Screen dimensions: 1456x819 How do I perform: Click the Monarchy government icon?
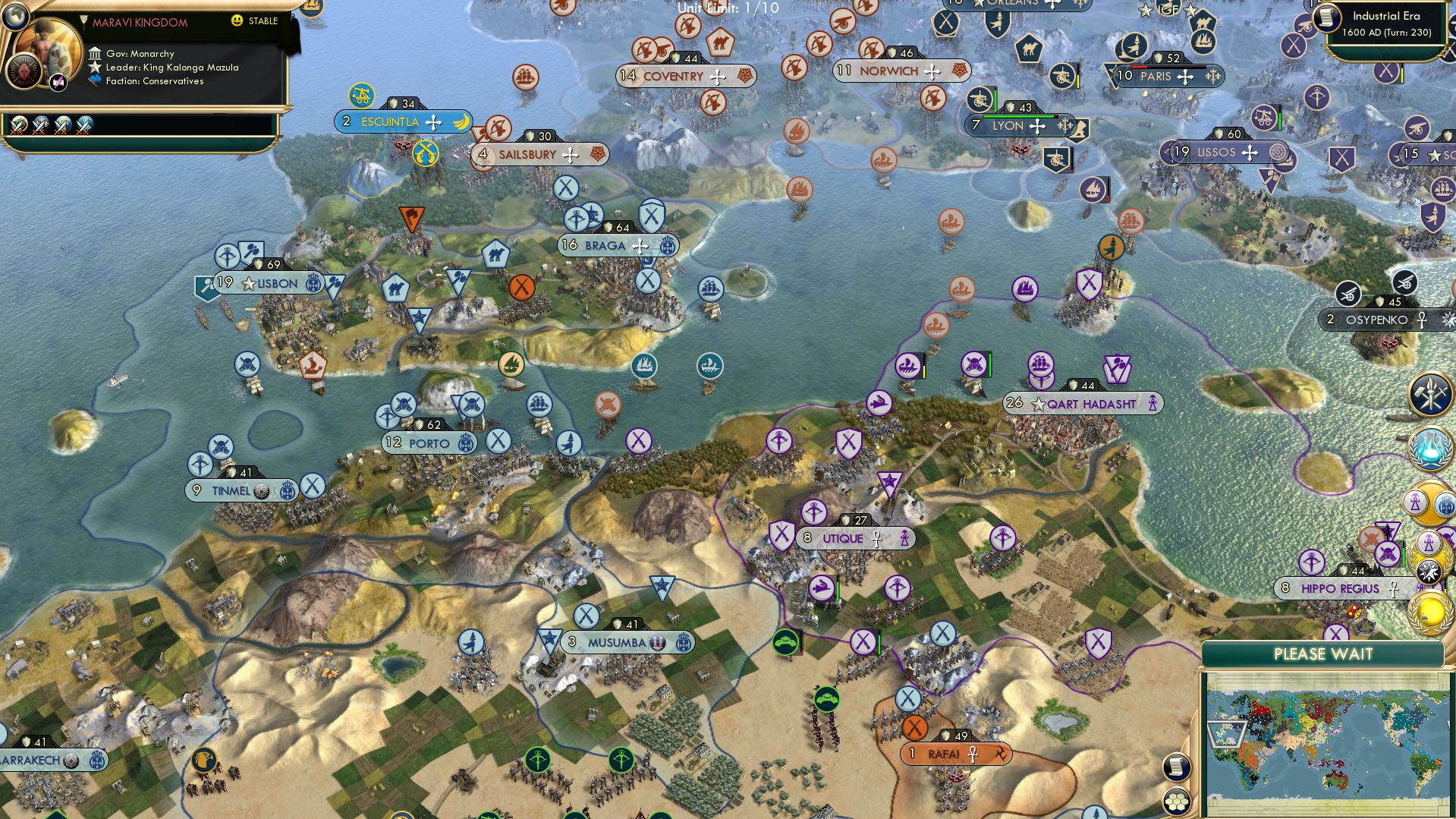click(95, 54)
